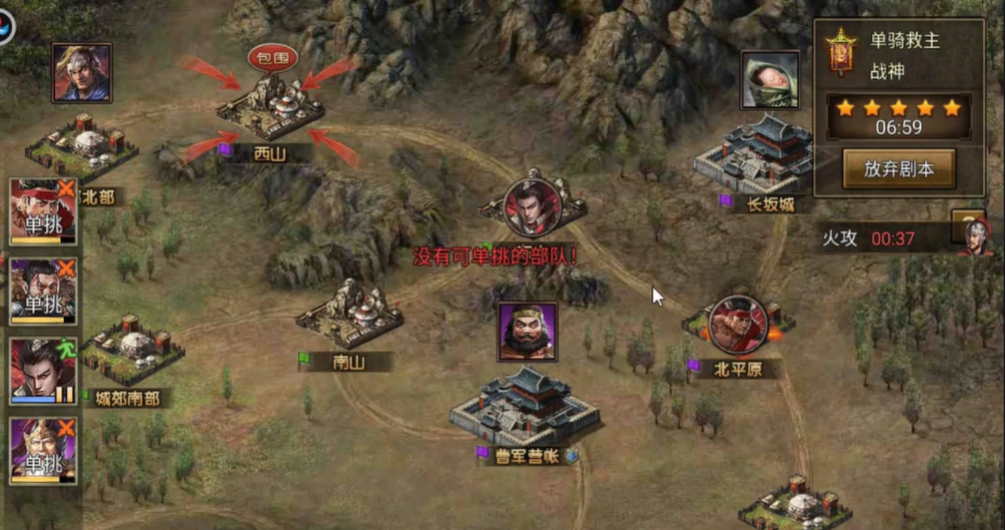Open the 单骑救主 scenario banner icon

click(x=841, y=52)
